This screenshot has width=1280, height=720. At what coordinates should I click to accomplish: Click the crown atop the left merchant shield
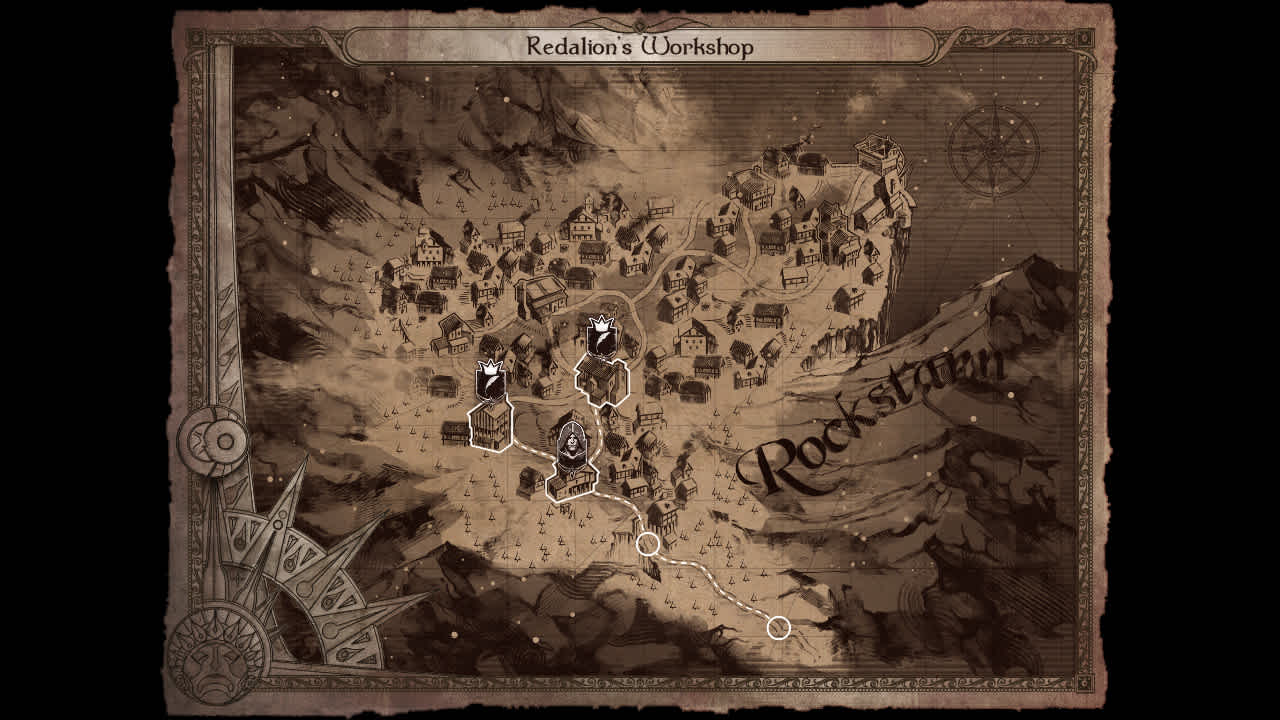point(488,368)
